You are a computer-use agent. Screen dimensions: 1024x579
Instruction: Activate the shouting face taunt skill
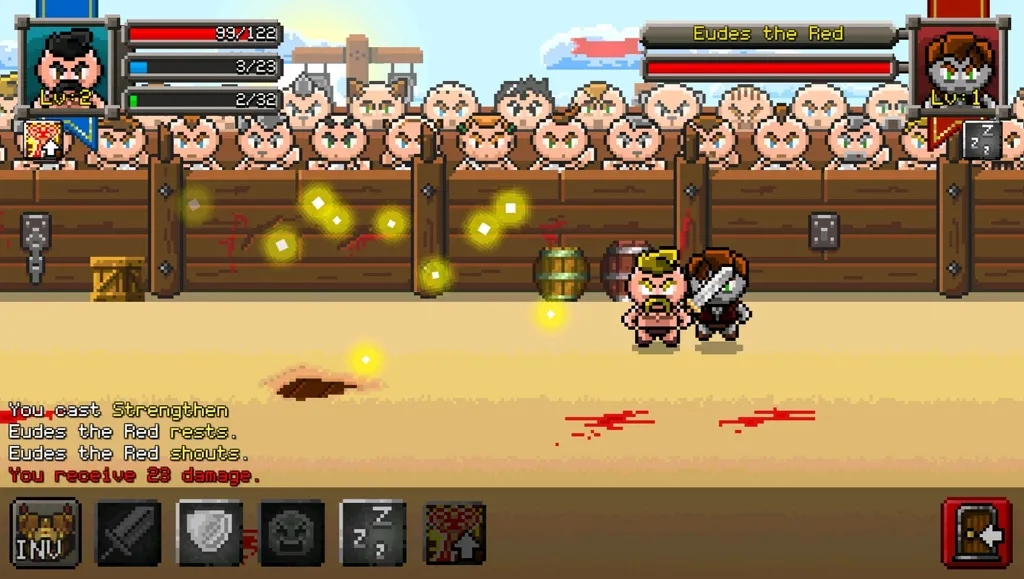(292, 532)
